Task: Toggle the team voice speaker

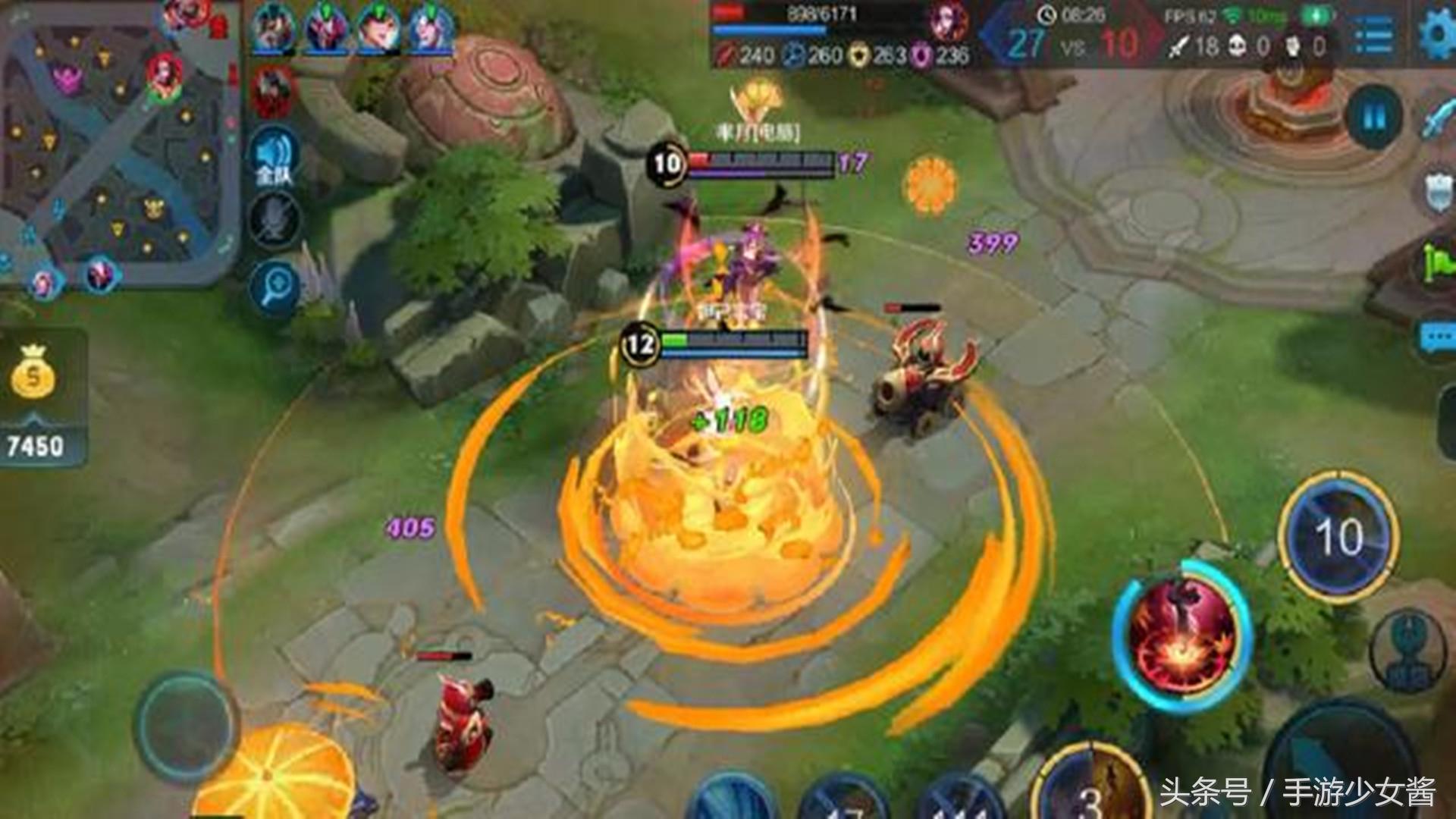Action: 275,159
